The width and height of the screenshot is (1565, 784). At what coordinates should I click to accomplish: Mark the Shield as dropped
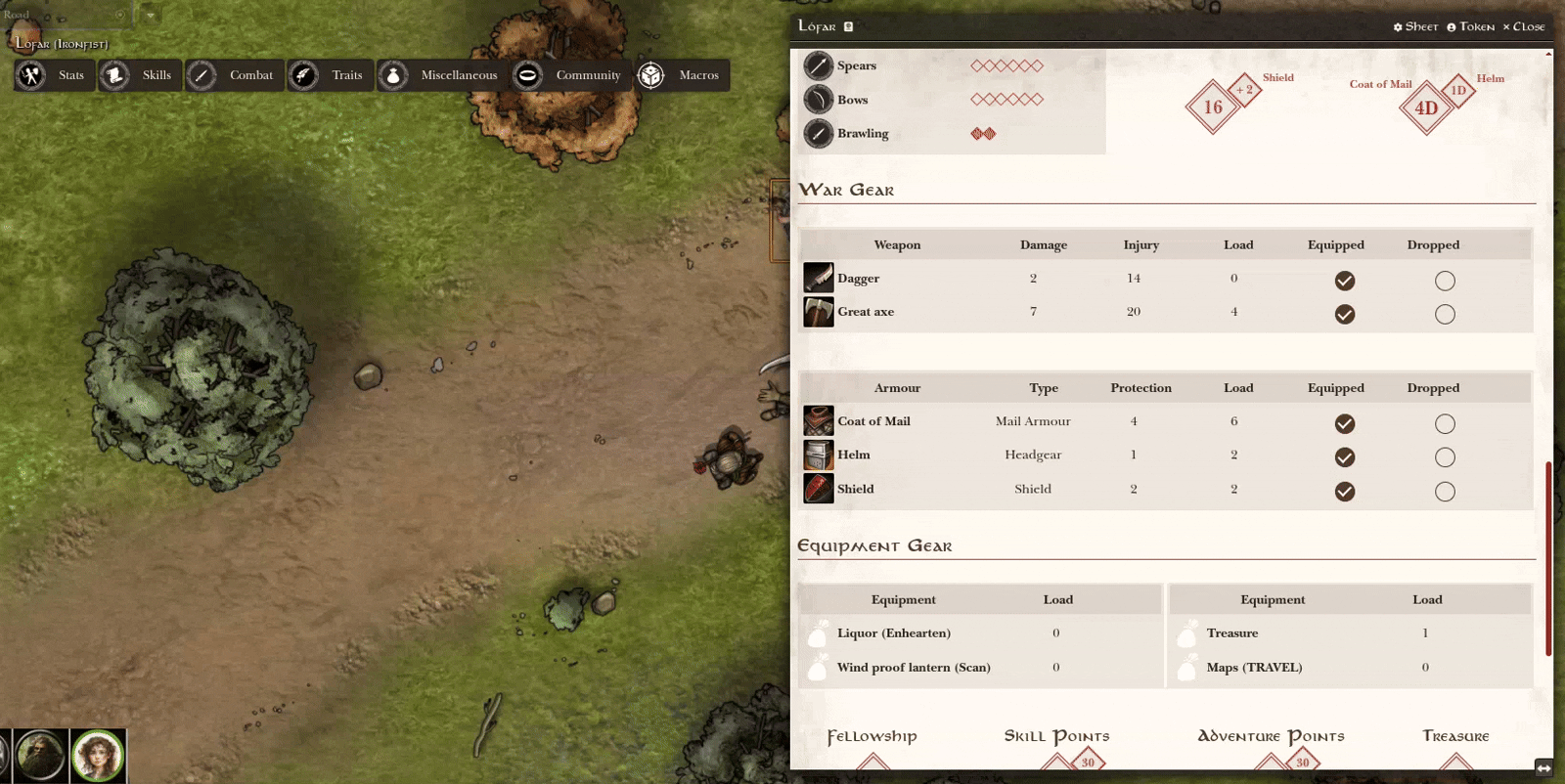[1445, 491]
